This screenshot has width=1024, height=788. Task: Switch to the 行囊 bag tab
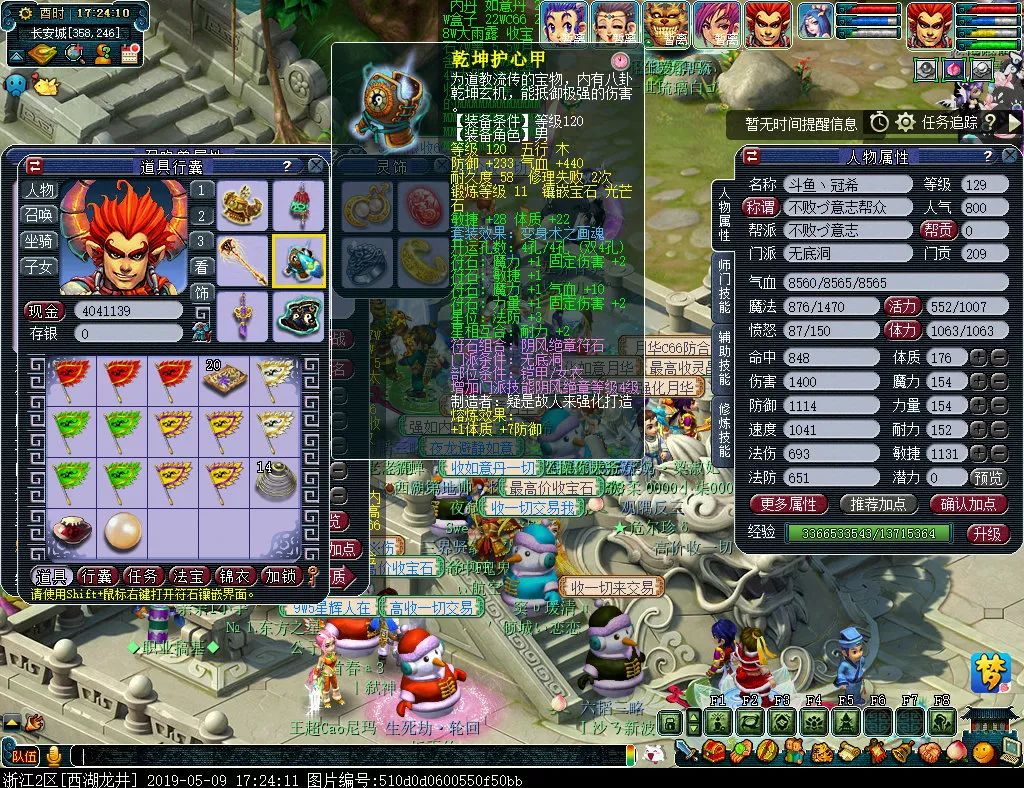pos(97,576)
